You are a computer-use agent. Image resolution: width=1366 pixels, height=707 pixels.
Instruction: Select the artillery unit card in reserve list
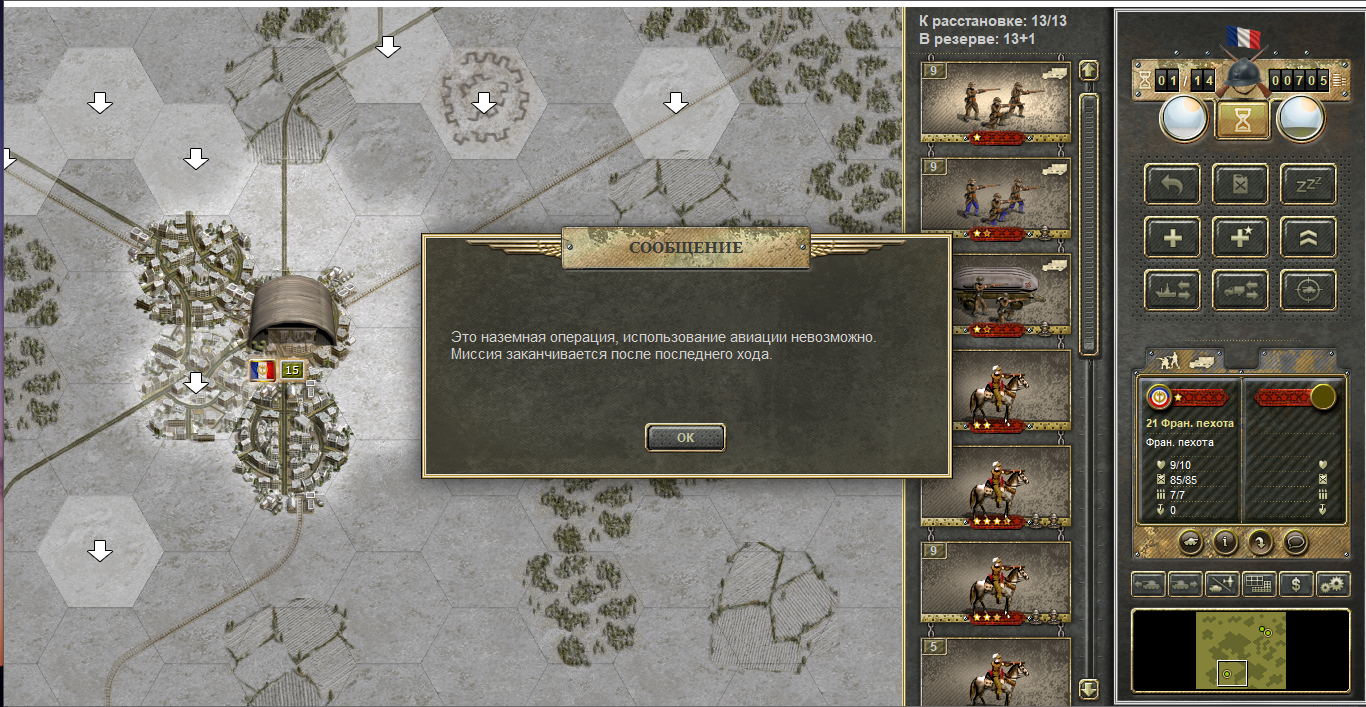[995, 295]
